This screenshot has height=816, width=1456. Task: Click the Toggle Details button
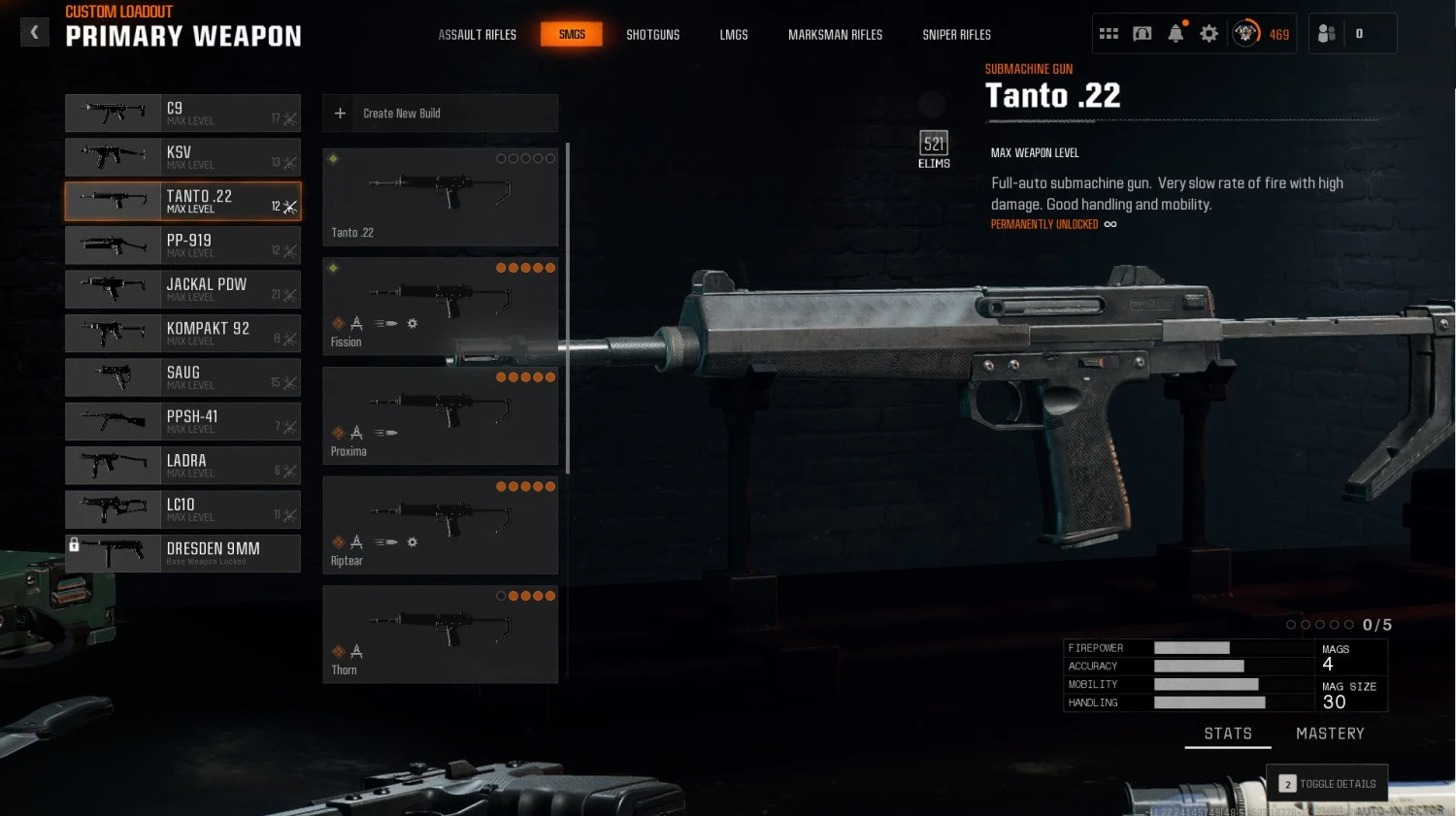coord(1327,784)
